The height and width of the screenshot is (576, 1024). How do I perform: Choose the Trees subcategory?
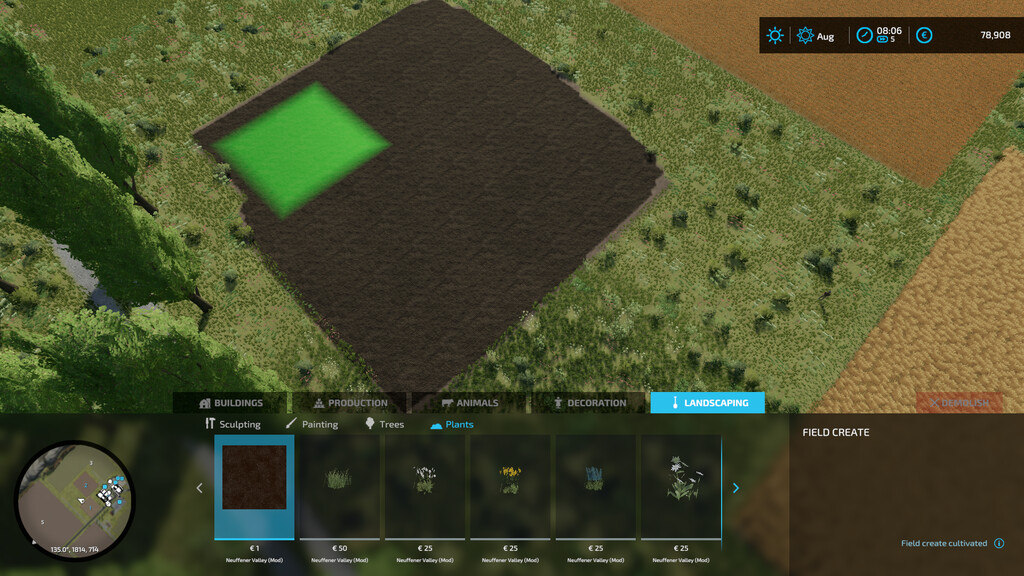pyautogui.click(x=384, y=424)
